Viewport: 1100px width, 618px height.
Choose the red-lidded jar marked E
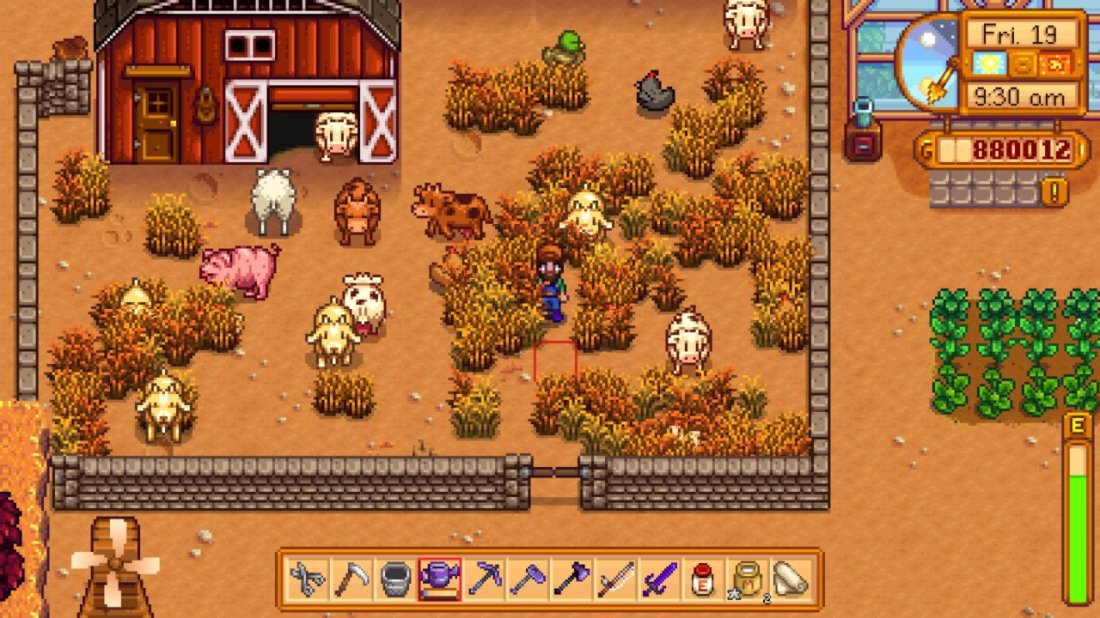(x=703, y=579)
